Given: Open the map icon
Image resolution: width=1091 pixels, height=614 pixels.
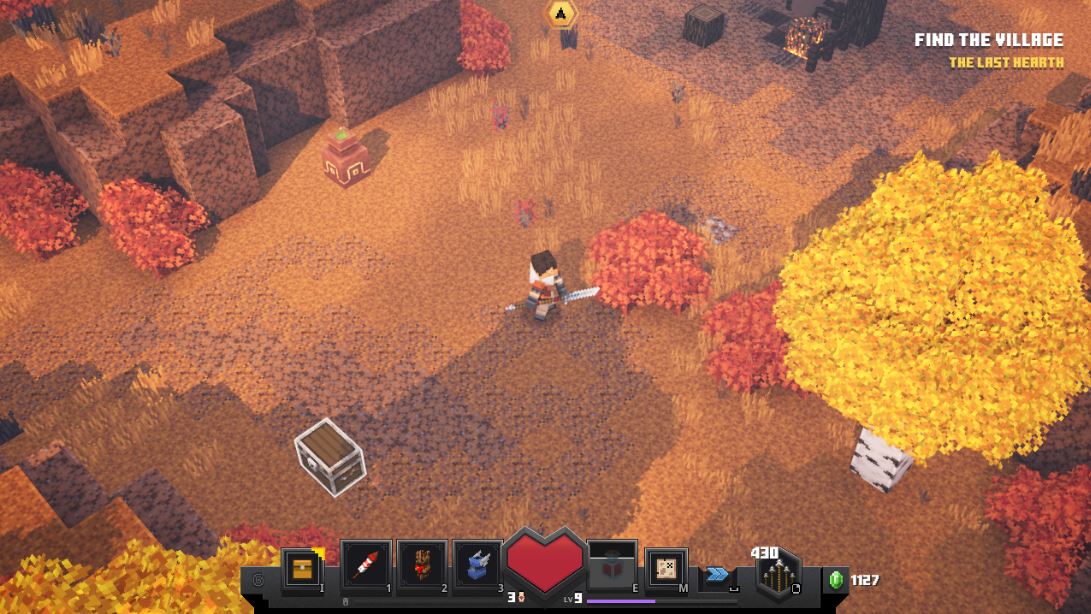Looking at the screenshot, I should click(x=665, y=569).
